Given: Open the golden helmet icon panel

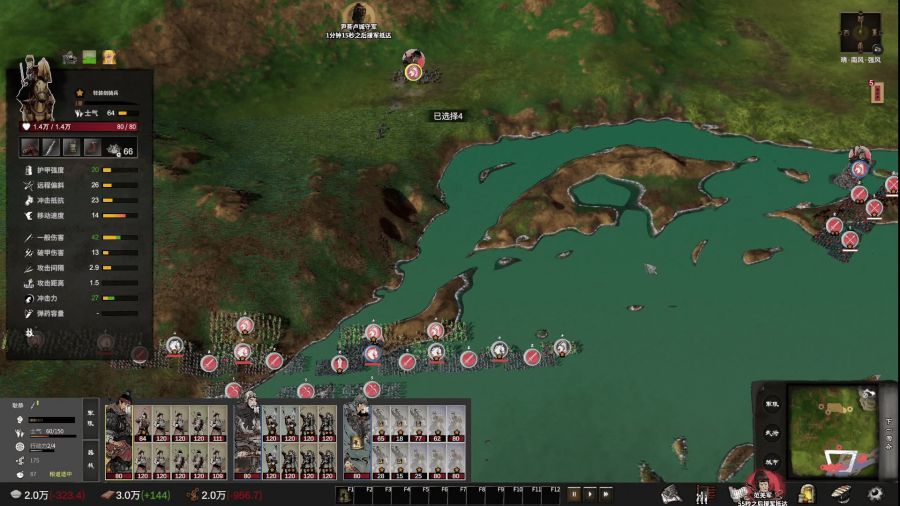Looking at the screenshot, I should pyautogui.click(x=807, y=493).
